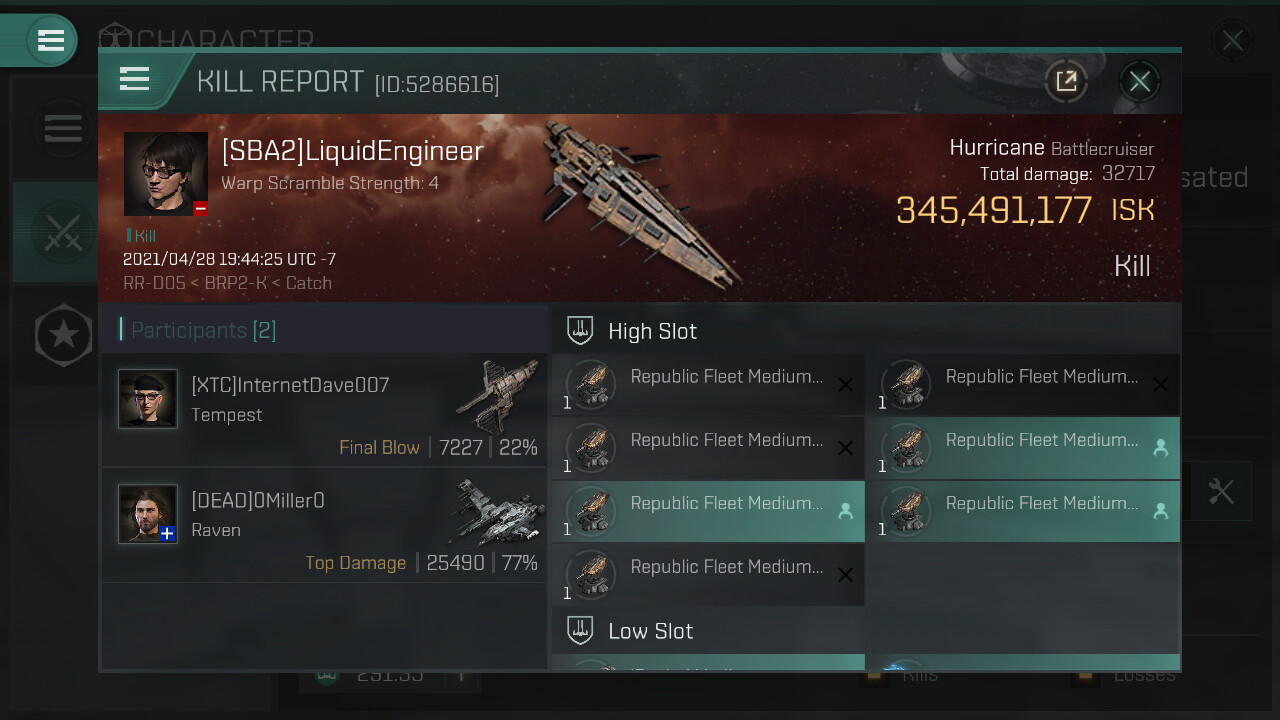
Task: Close the Kill Report window
Action: point(1139,82)
